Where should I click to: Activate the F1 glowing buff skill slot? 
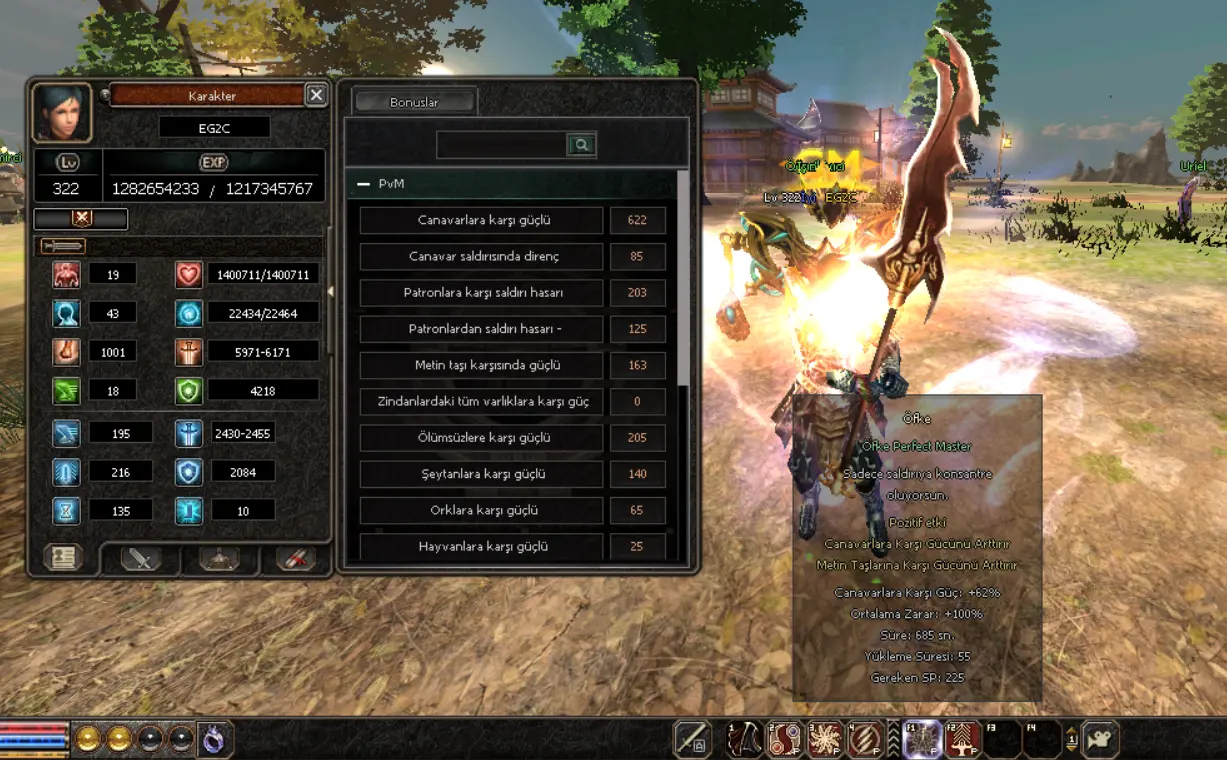point(923,739)
